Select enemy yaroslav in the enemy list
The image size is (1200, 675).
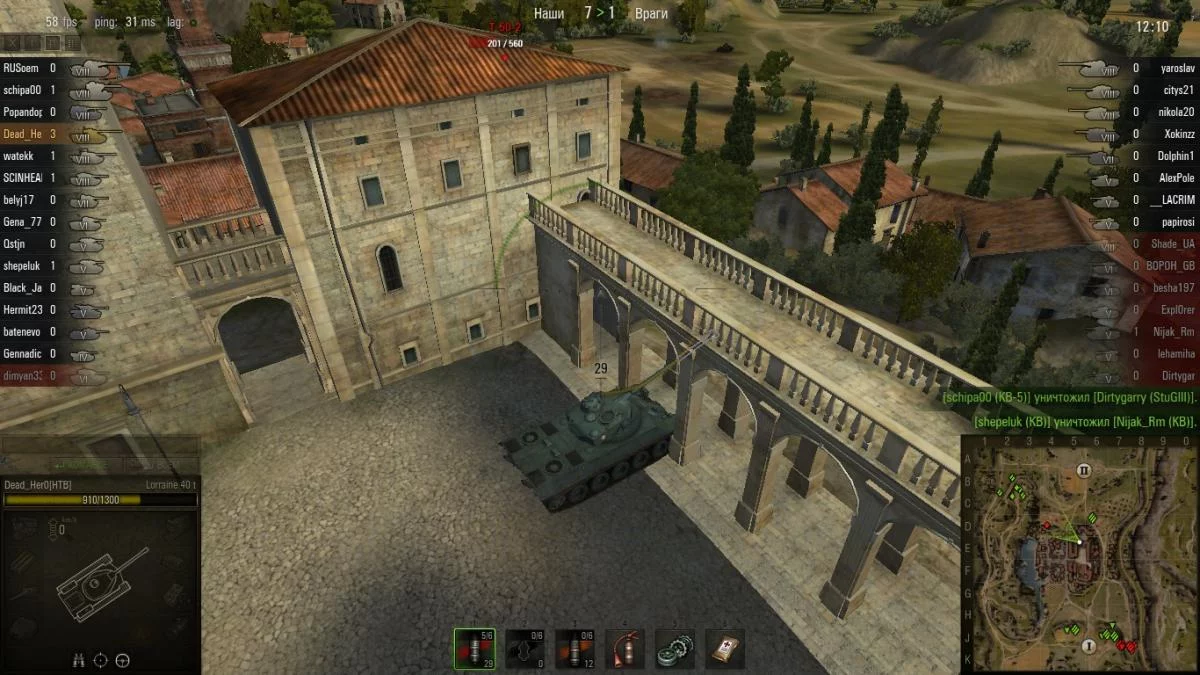pos(1177,68)
